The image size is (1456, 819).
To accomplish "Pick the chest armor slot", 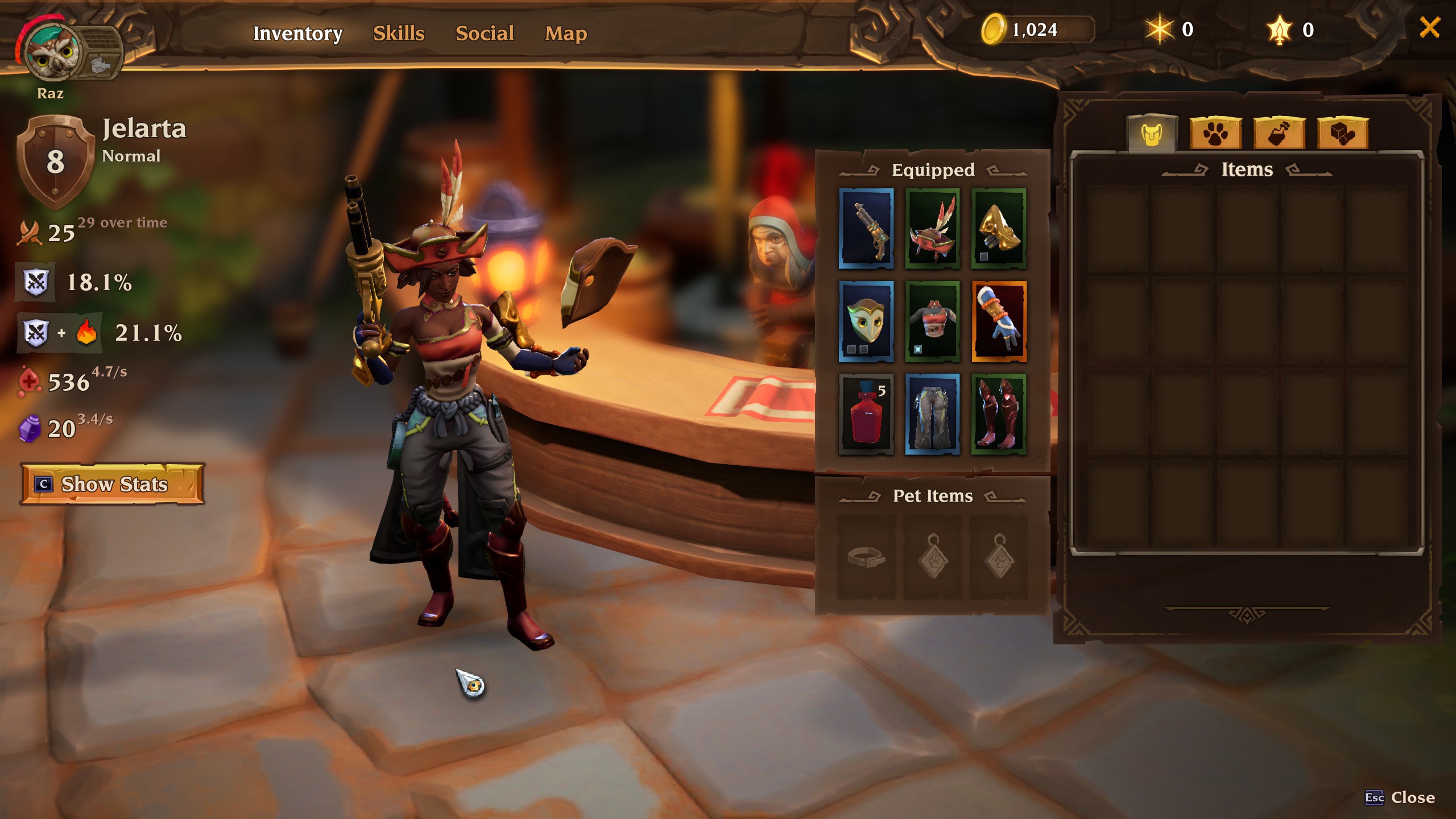I will click(x=932, y=321).
